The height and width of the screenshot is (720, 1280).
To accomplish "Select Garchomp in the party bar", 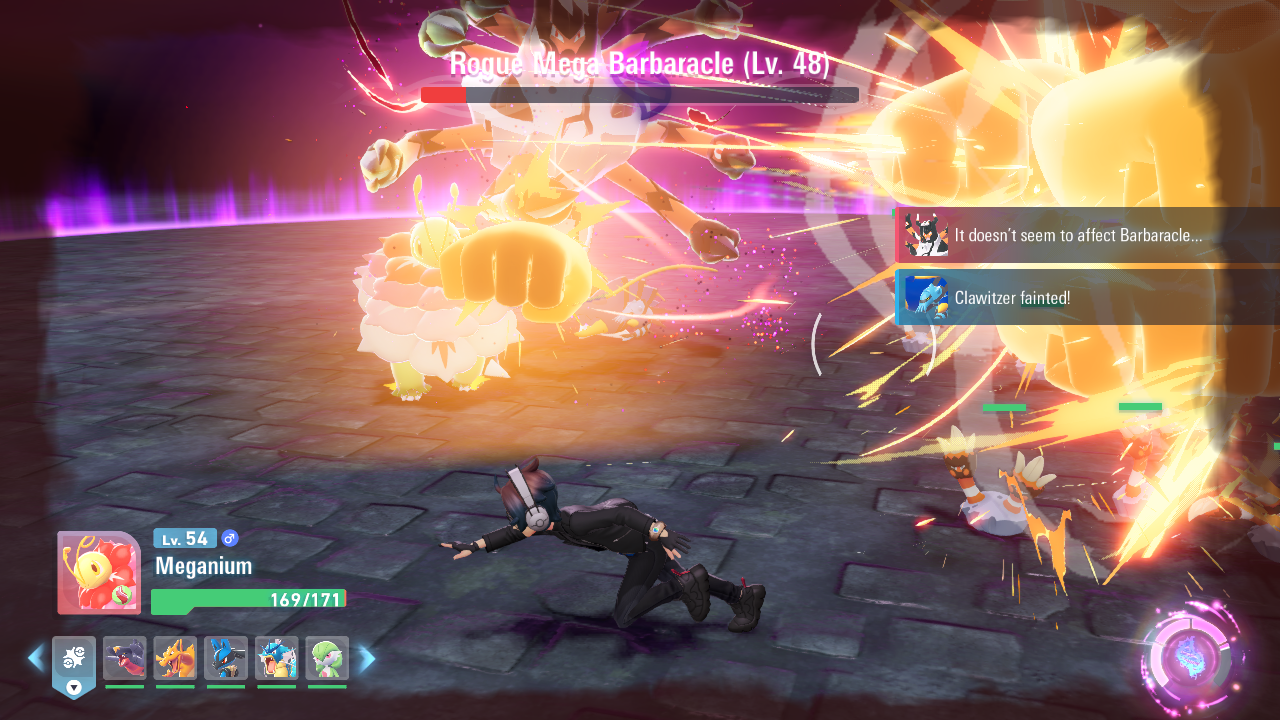I will (124, 658).
